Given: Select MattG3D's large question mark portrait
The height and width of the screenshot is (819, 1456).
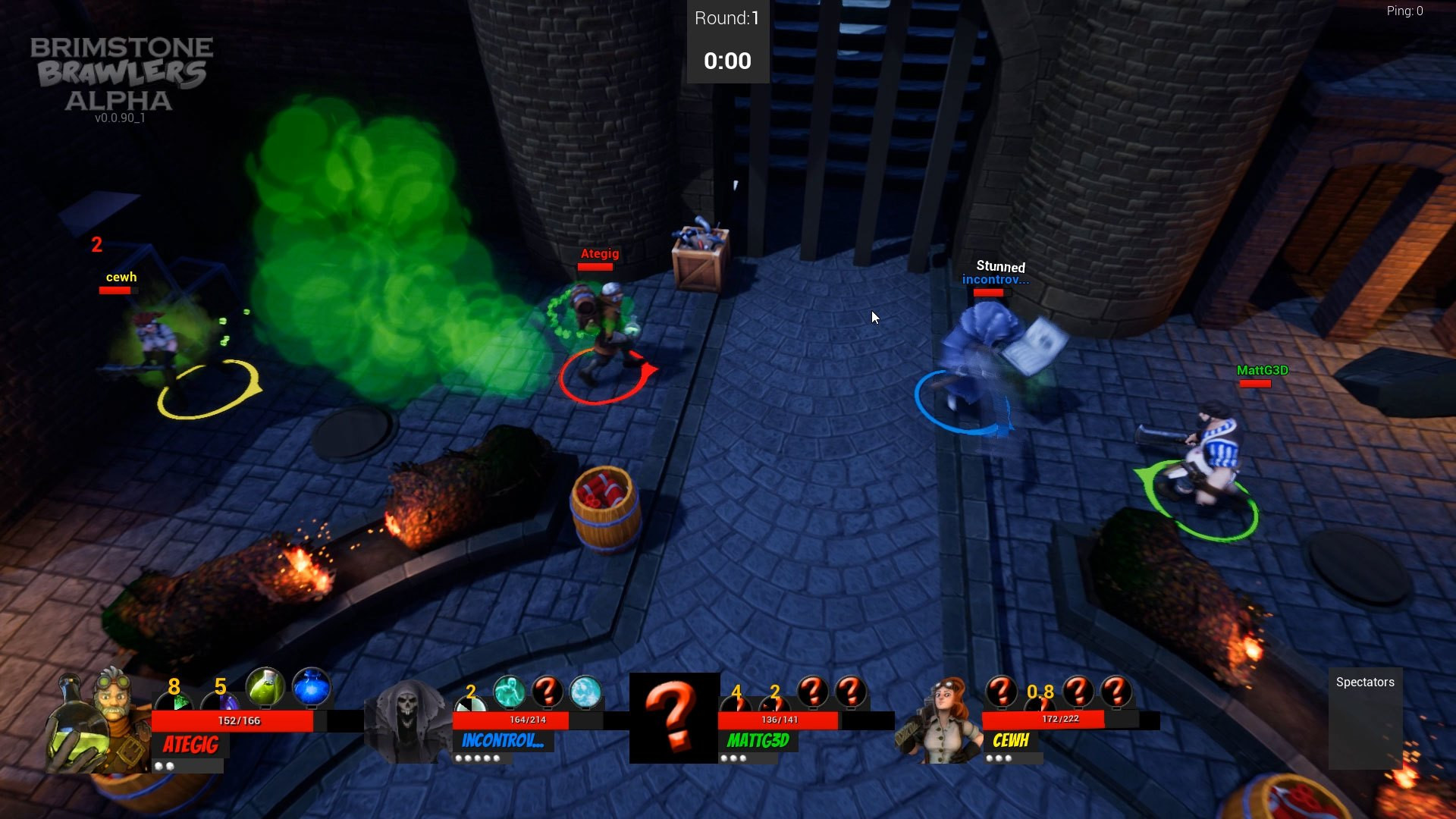Looking at the screenshot, I should (x=674, y=717).
